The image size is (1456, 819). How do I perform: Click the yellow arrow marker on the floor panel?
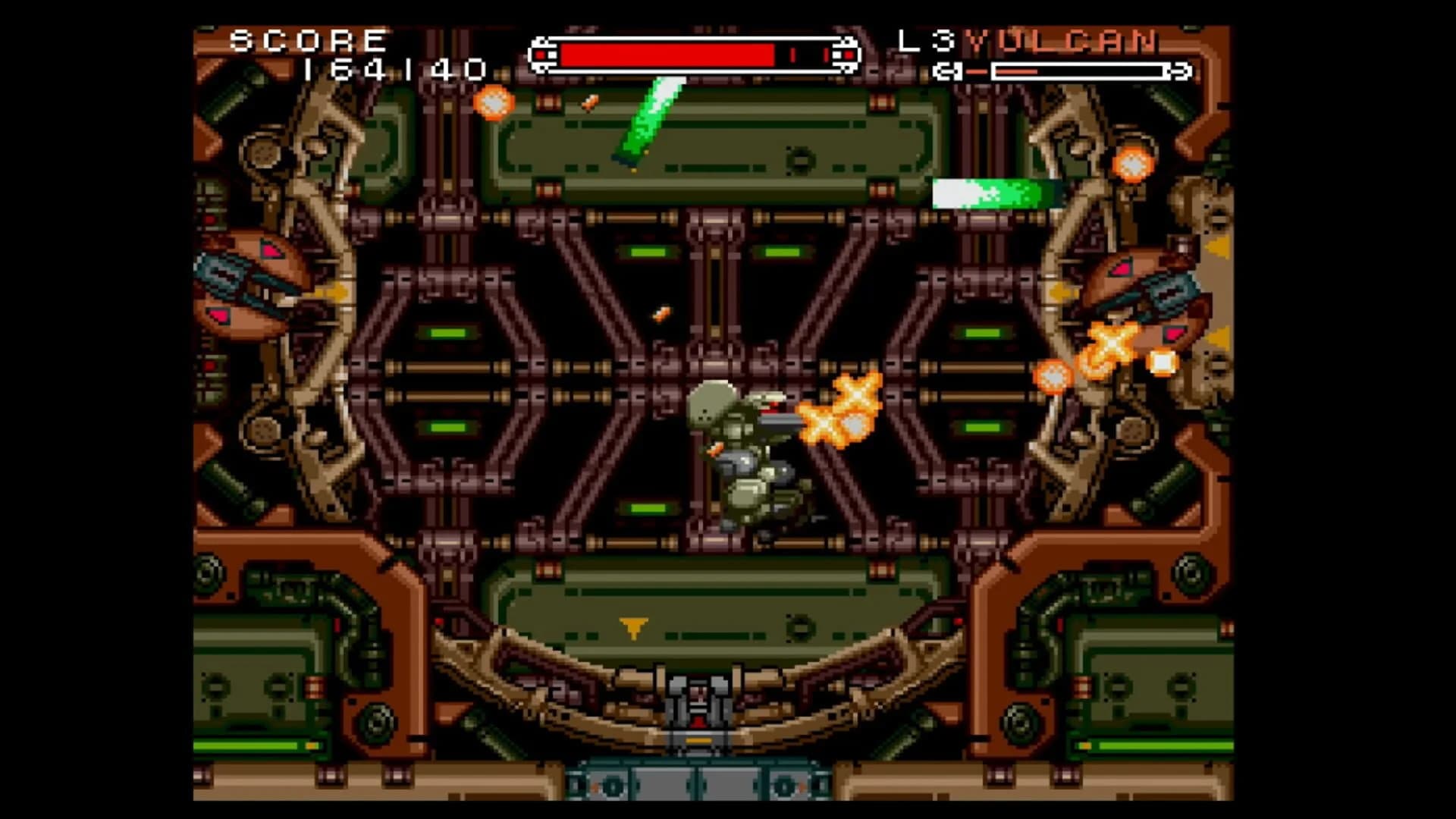632,626
